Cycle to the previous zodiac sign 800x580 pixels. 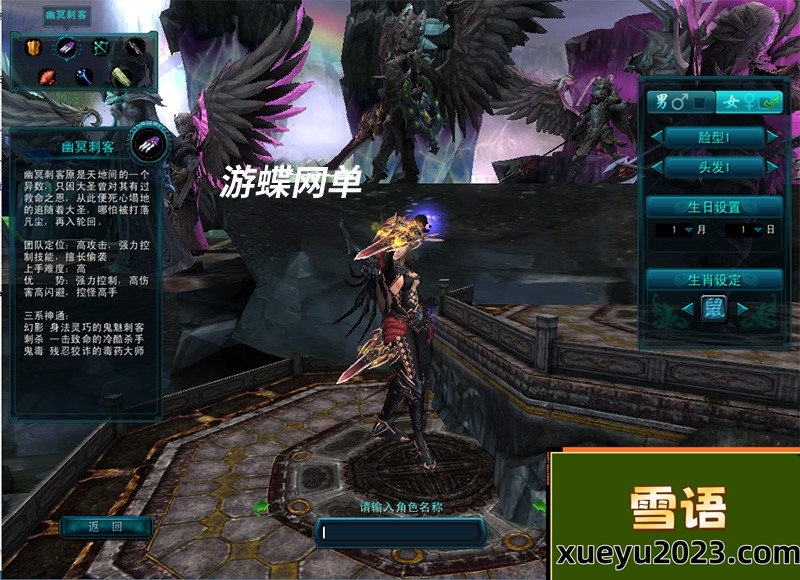click(686, 309)
